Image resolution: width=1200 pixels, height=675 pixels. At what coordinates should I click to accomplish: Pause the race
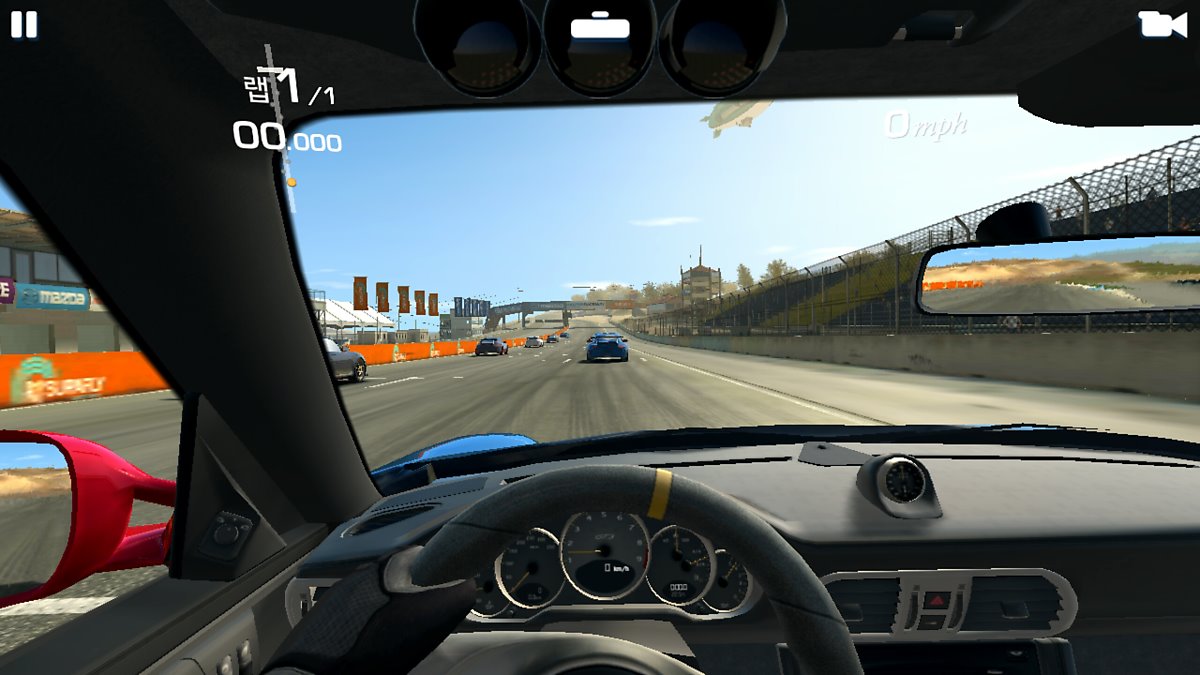click(x=24, y=25)
